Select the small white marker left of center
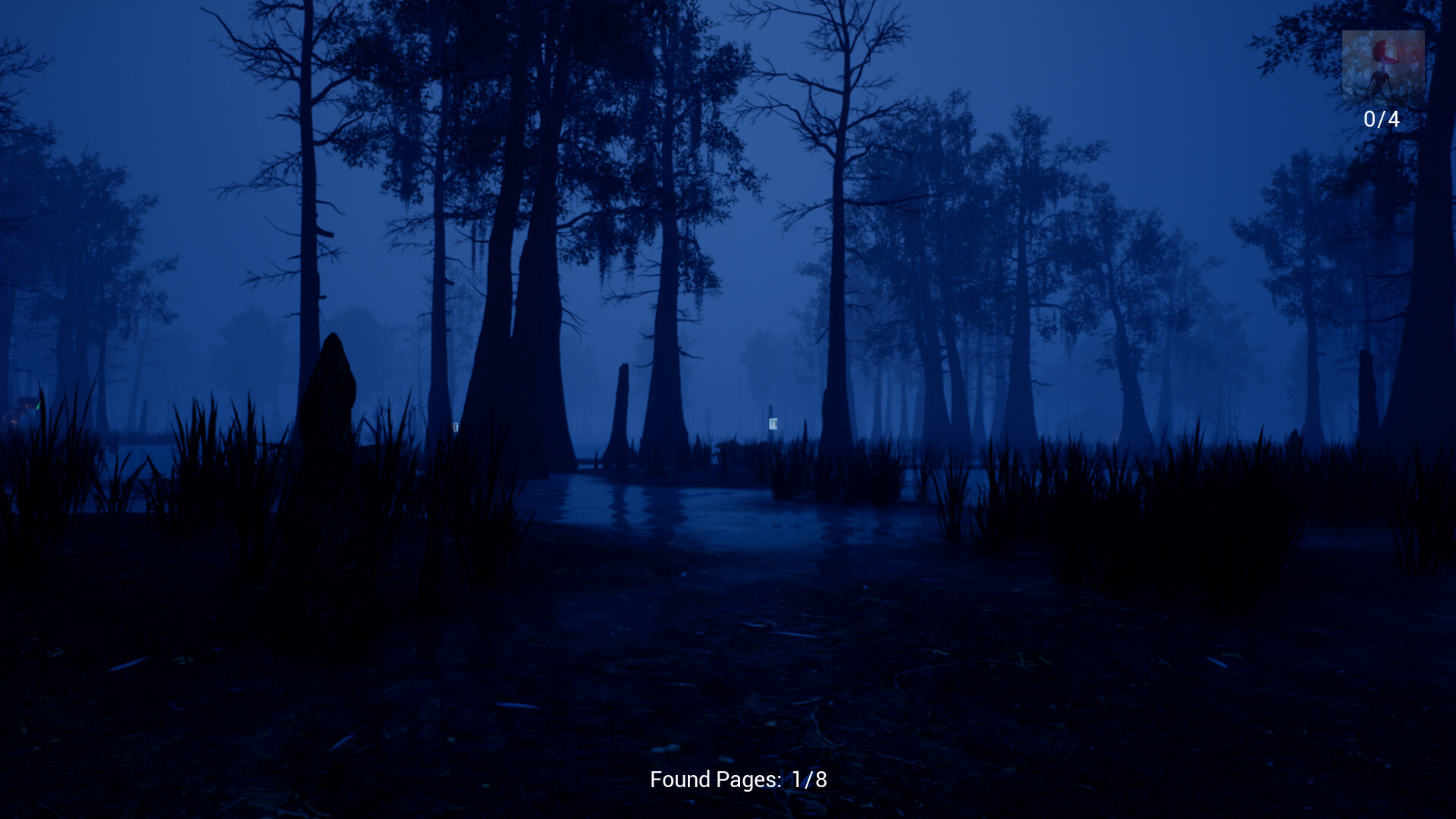This screenshot has width=1456, height=819. pos(456,427)
